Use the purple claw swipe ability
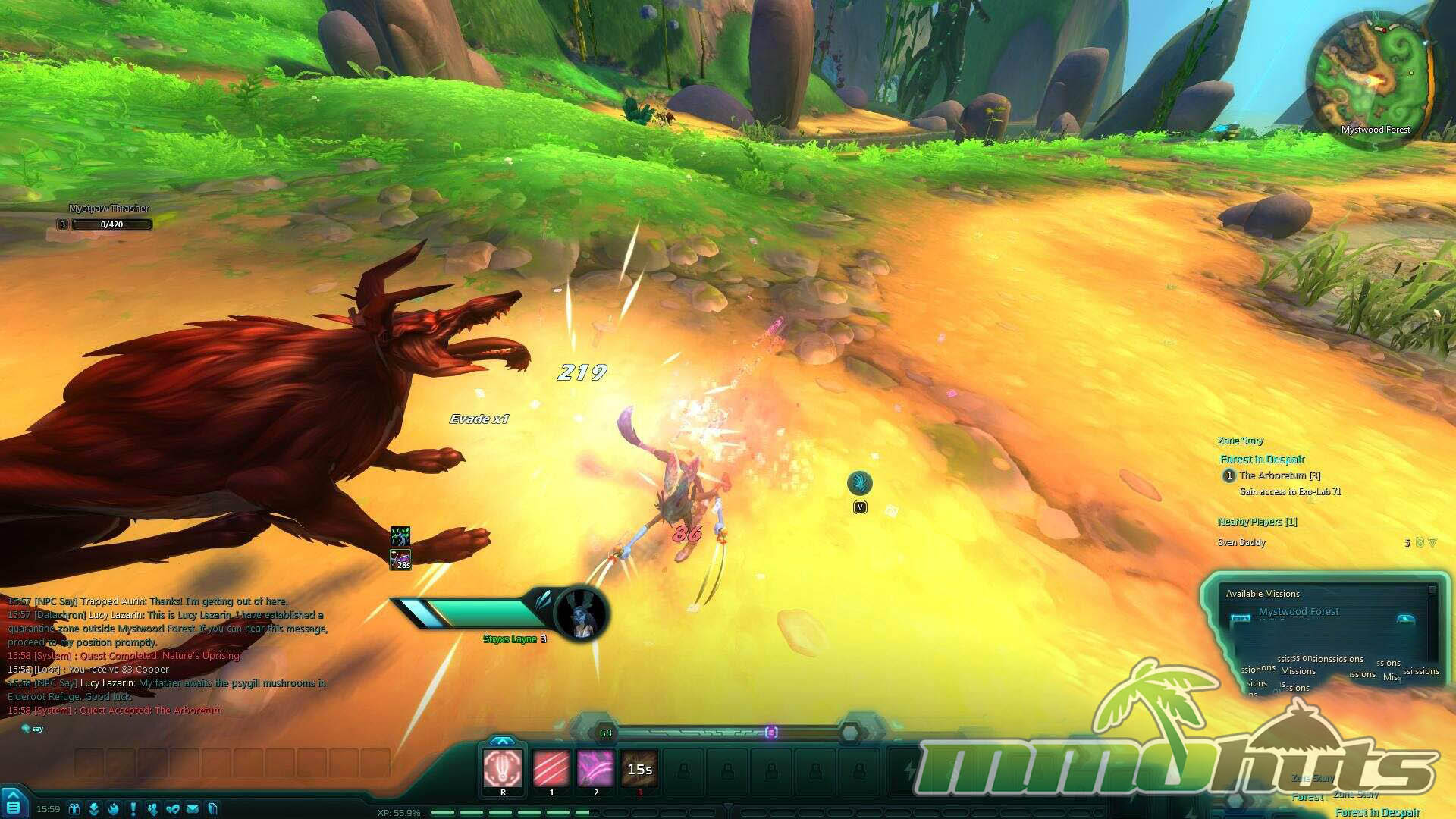 pos(595,769)
